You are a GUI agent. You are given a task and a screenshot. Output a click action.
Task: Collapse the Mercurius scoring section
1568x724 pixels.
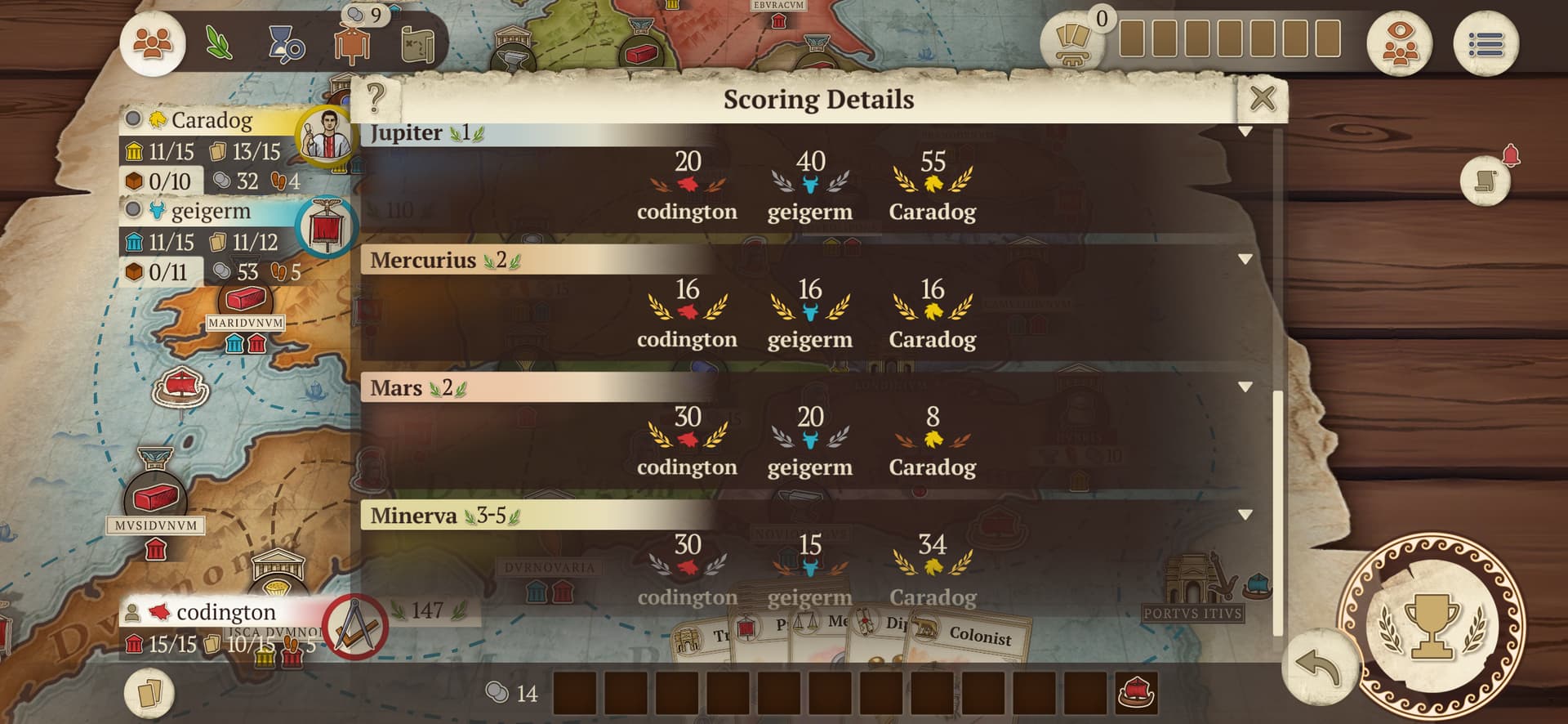(1245, 259)
